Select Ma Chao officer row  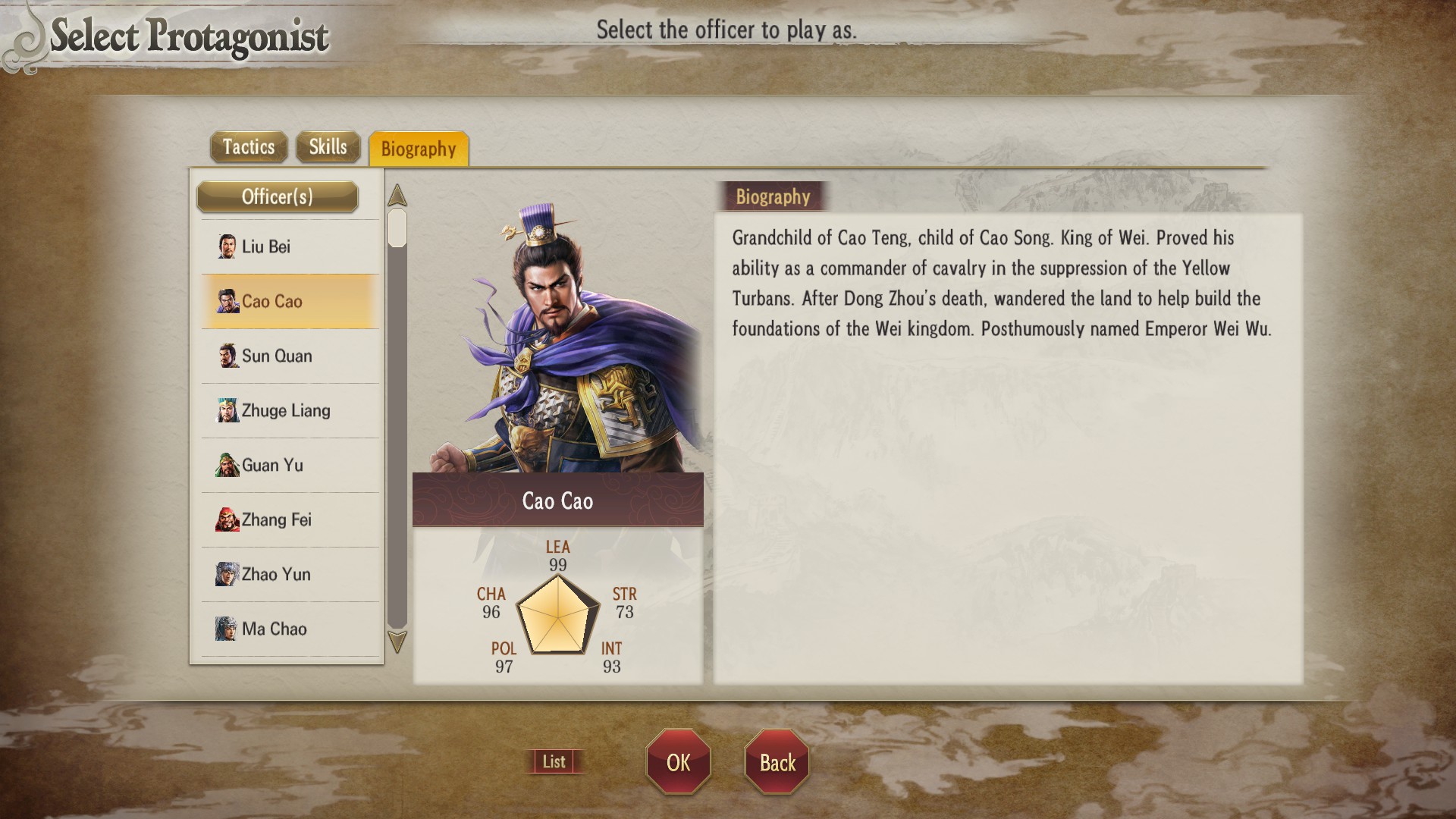290,629
